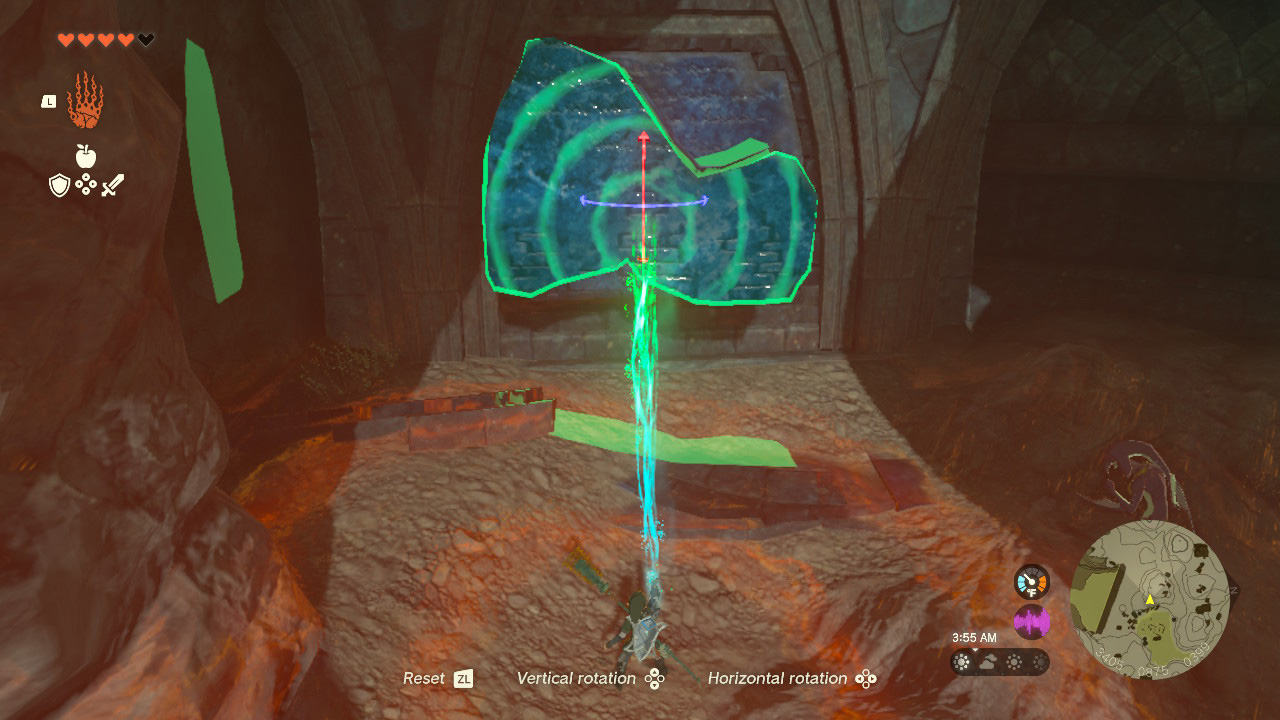Click the N compass marker on minimap

[x=1233, y=589]
